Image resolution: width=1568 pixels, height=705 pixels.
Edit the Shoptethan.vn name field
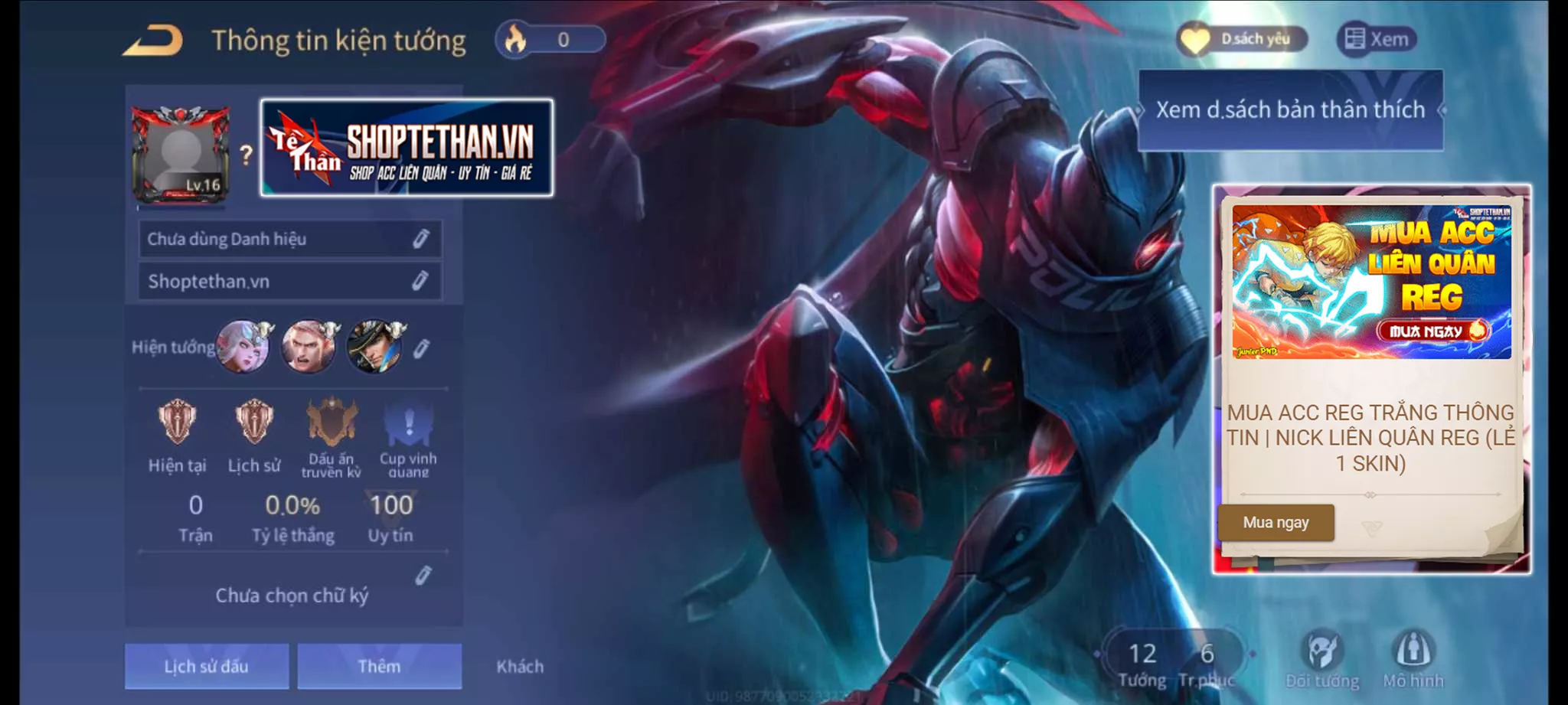point(289,281)
